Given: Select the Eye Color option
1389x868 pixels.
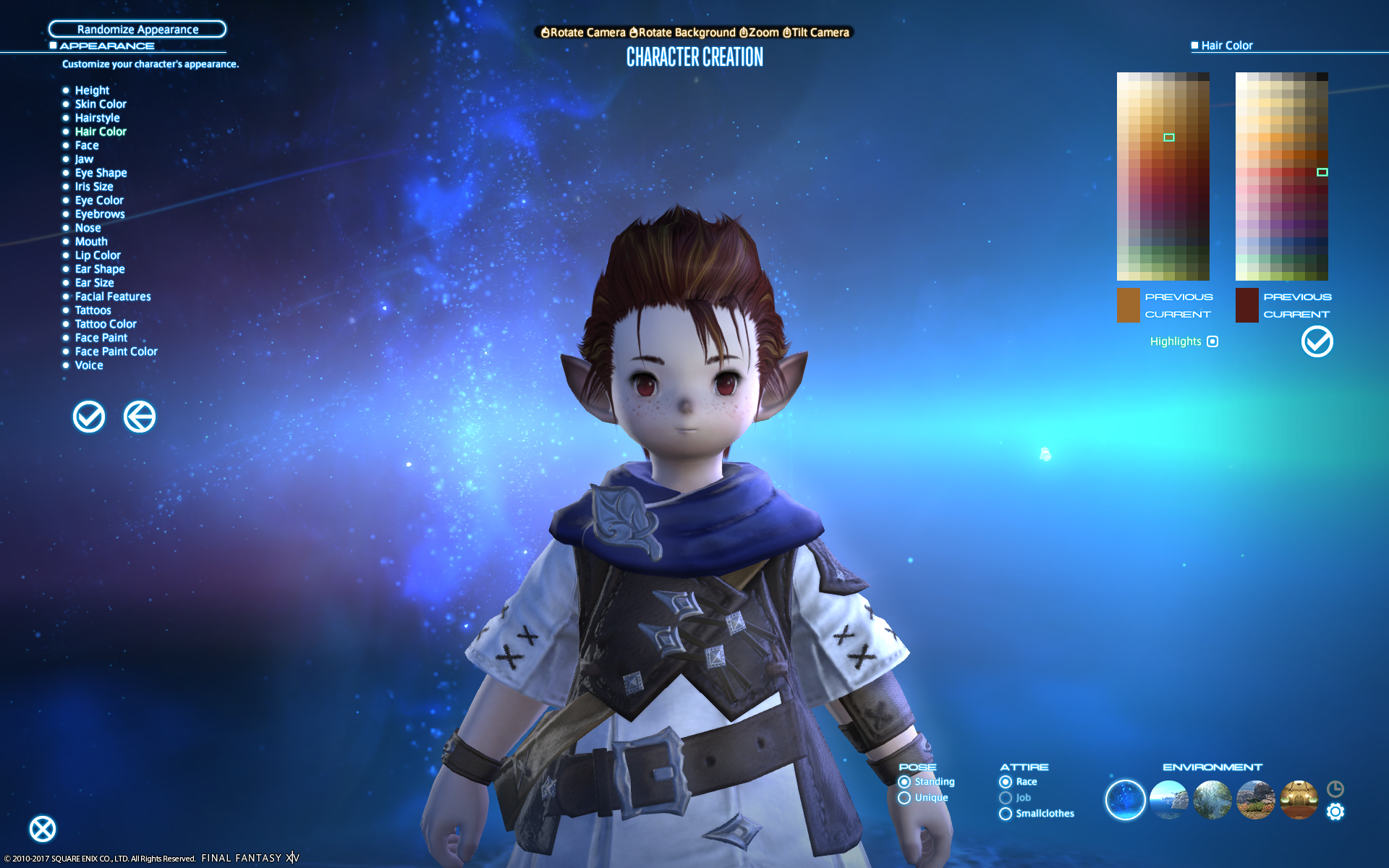Looking at the screenshot, I should 99,200.
